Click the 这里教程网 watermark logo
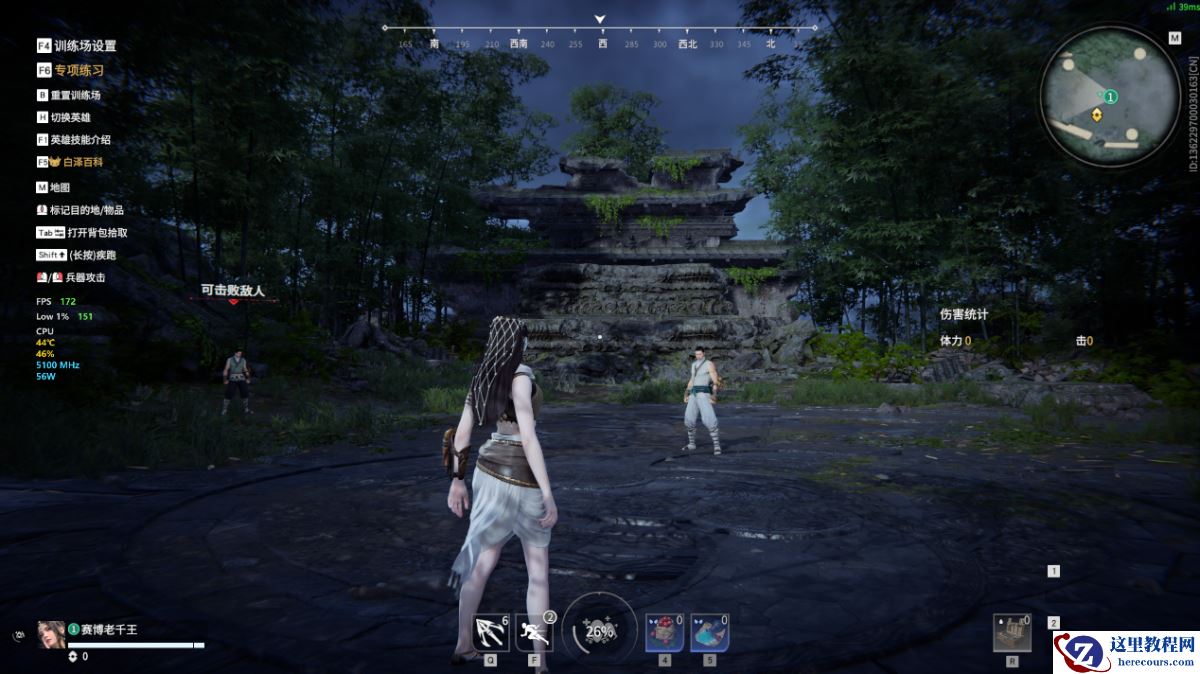Screen dimensions: 1200x674 [1127, 652]
